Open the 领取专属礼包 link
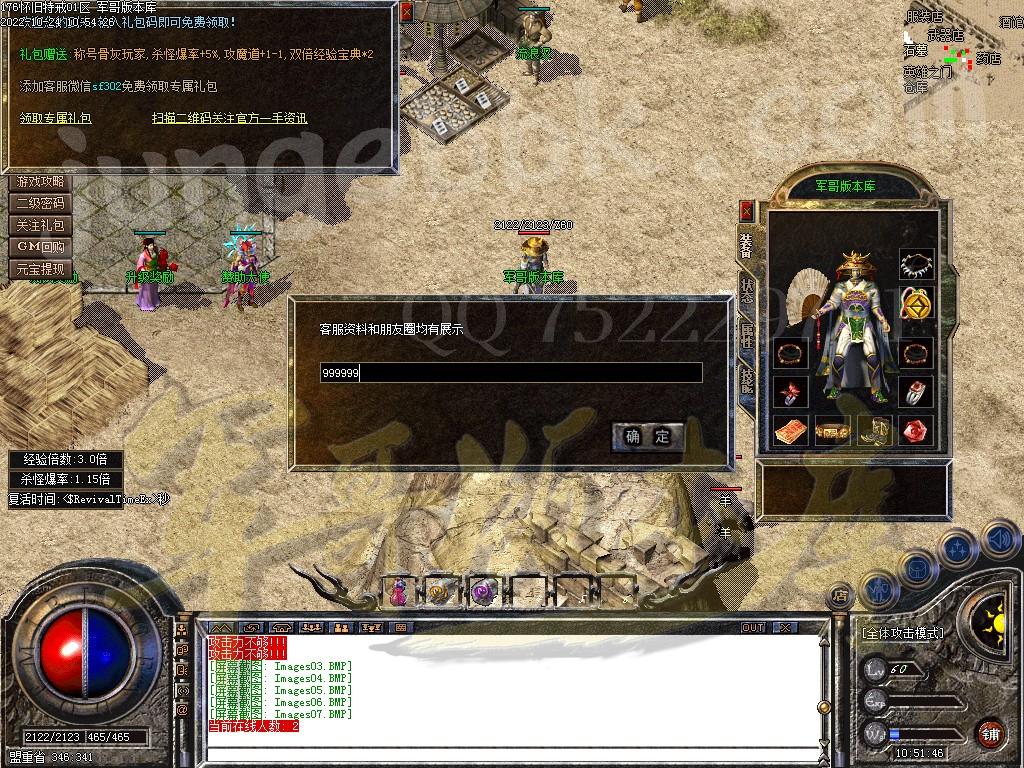The height and width of the screenshot is (768, 1024). 56,118
